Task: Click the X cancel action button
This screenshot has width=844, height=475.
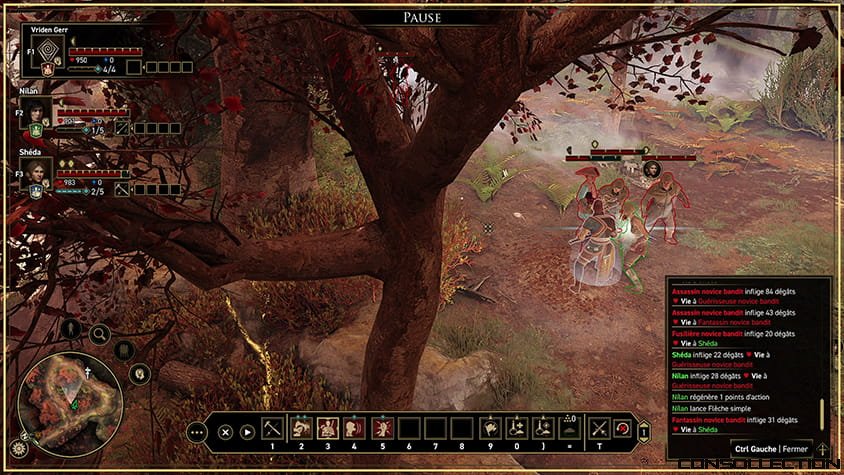Action: tap(225, 432)
